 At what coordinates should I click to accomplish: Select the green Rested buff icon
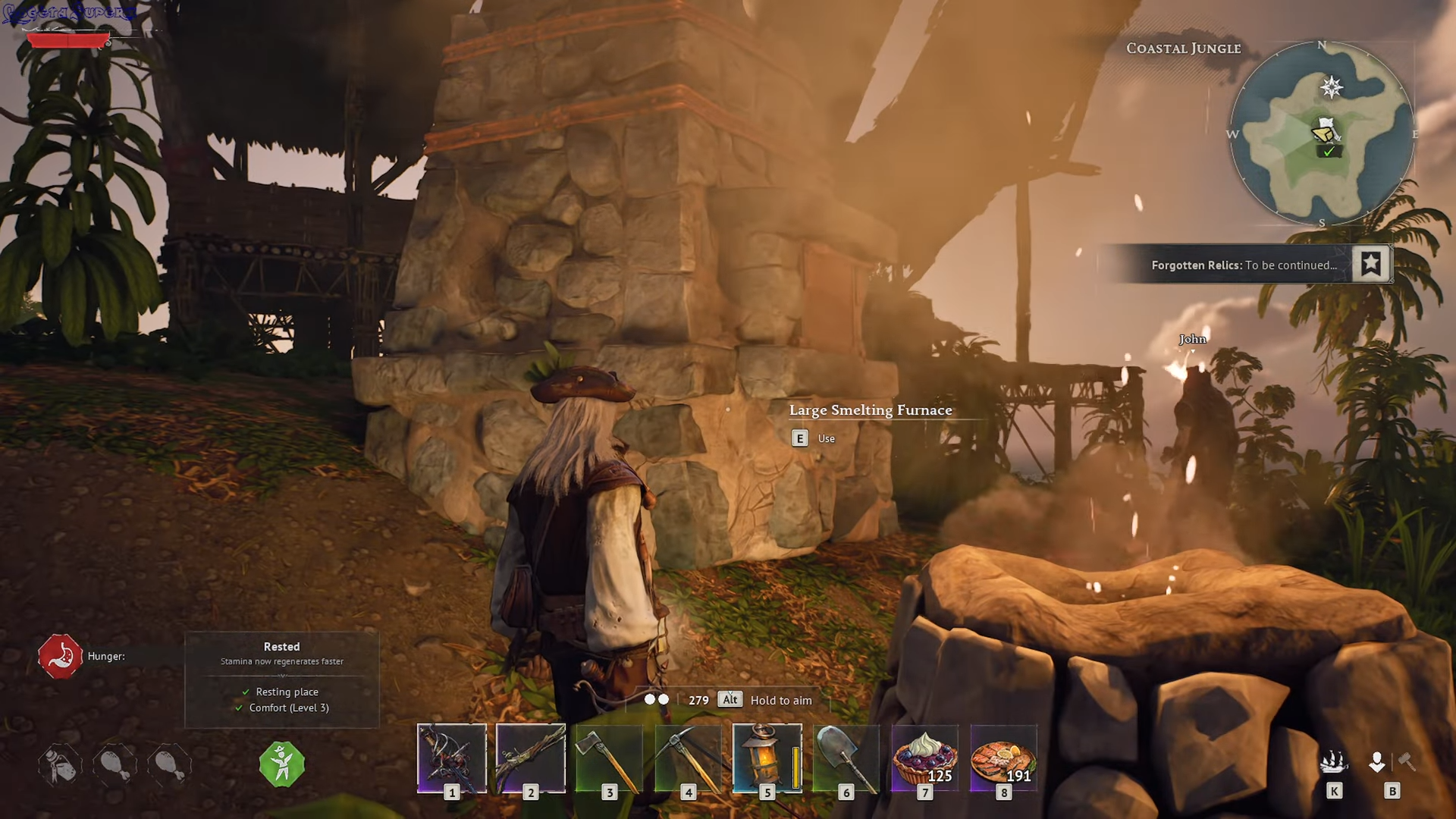pyautogui.click(x=282, y=764)
